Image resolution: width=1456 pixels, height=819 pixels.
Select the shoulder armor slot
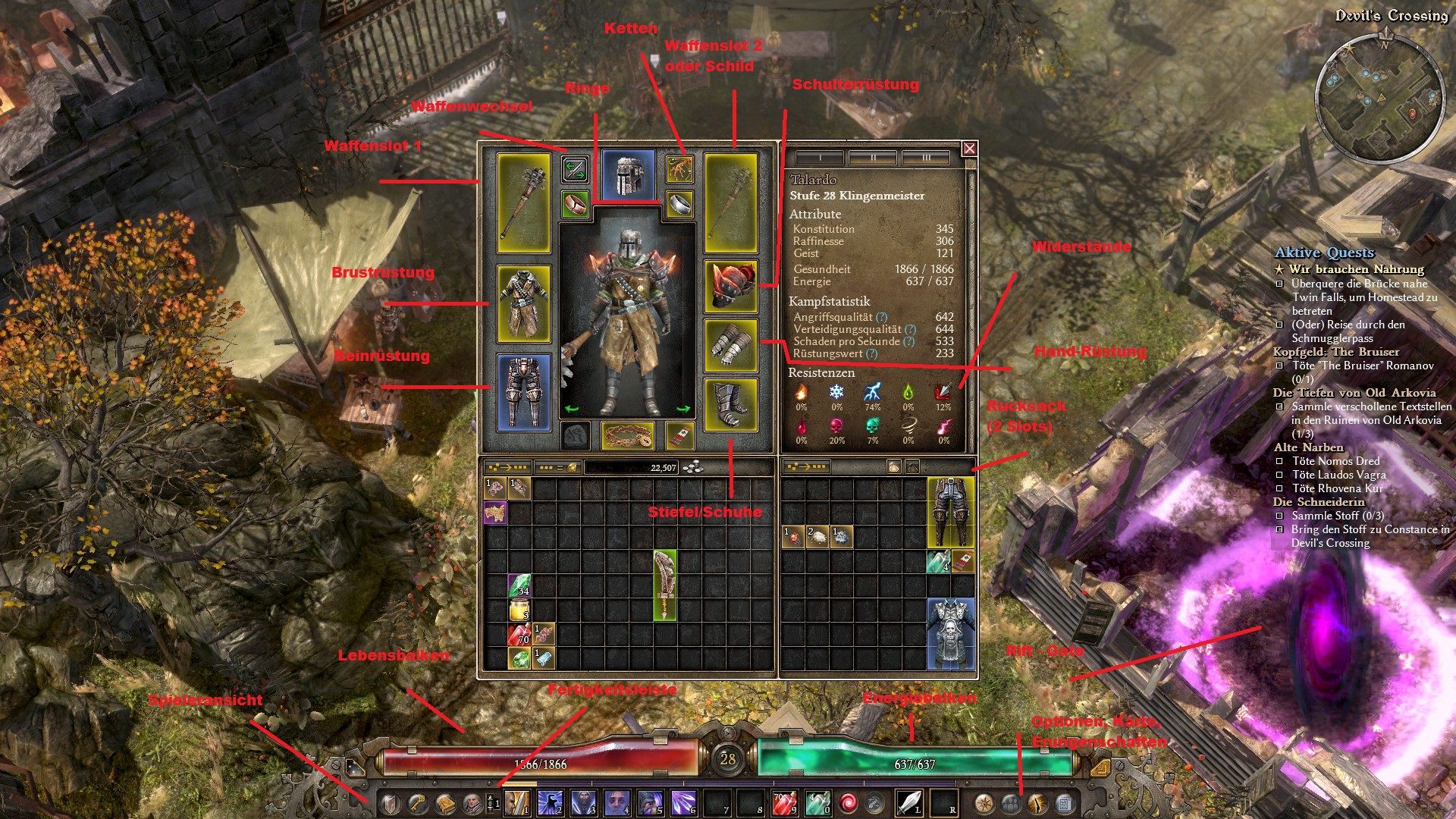pos(730,286)
